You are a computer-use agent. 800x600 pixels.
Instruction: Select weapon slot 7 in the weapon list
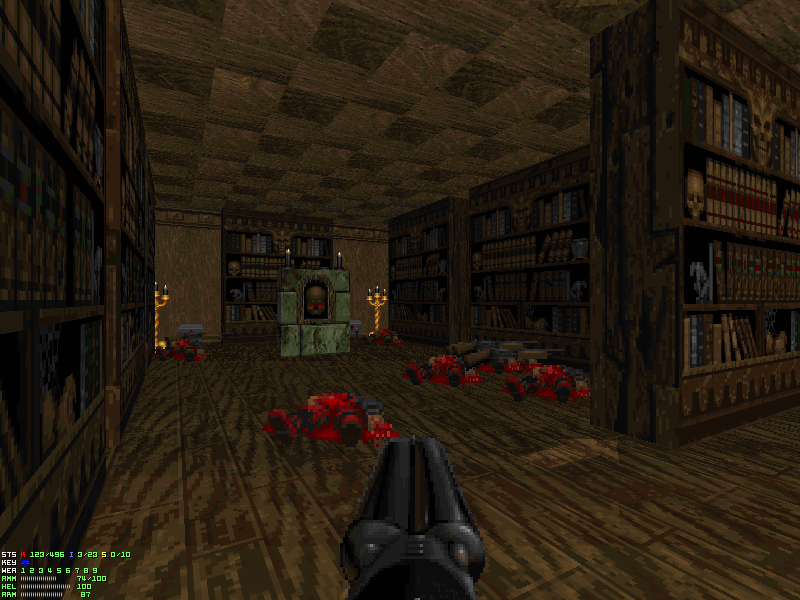tap(77, 570)
